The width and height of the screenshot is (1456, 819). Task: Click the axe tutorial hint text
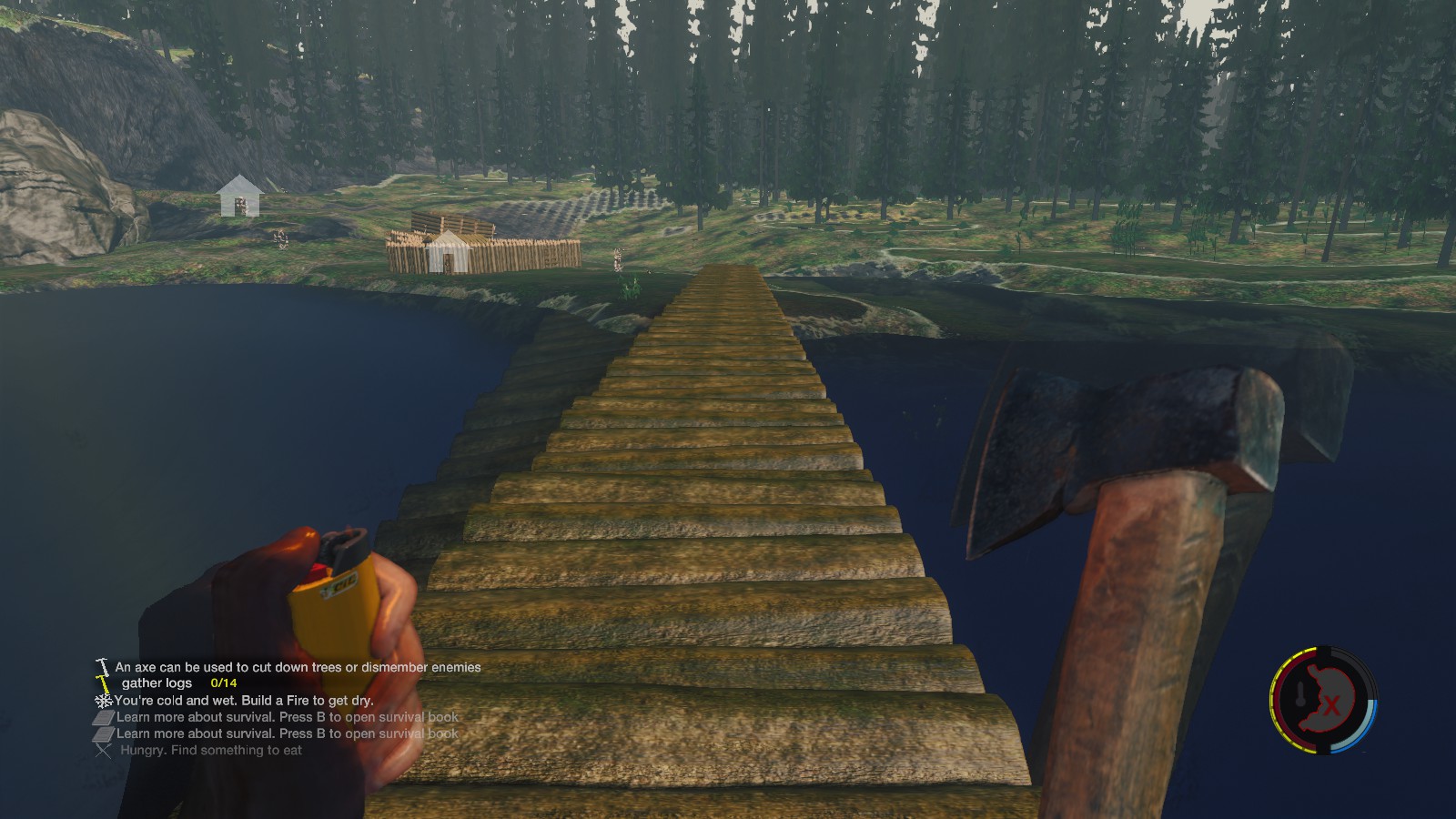(x=298, y=667)
